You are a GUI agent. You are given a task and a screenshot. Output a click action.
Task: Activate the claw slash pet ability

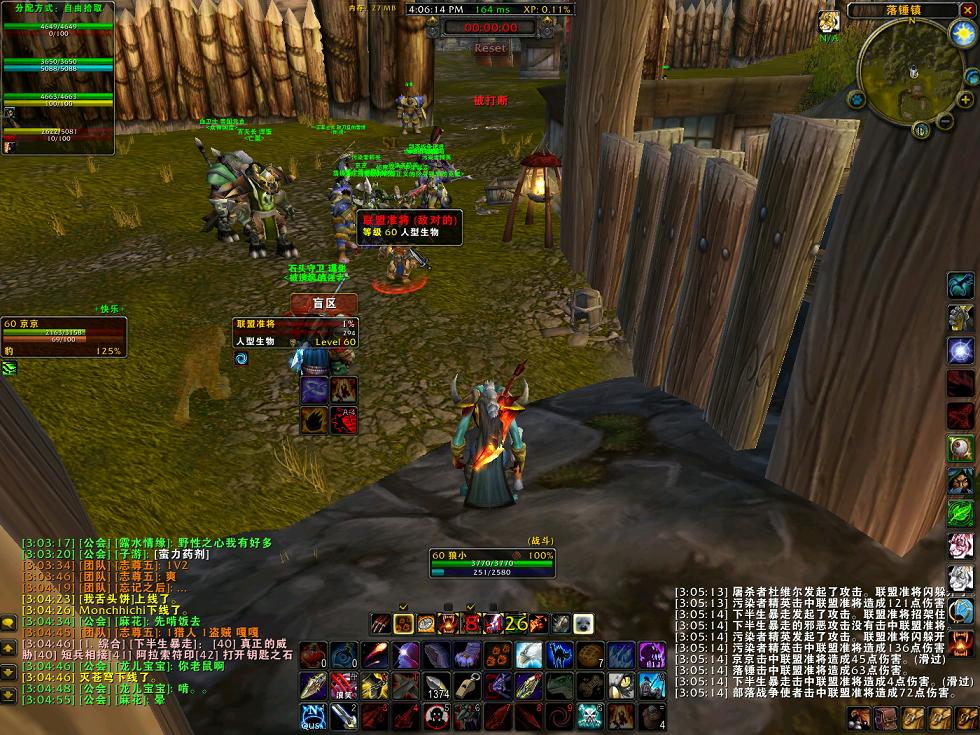coord(380,624)
